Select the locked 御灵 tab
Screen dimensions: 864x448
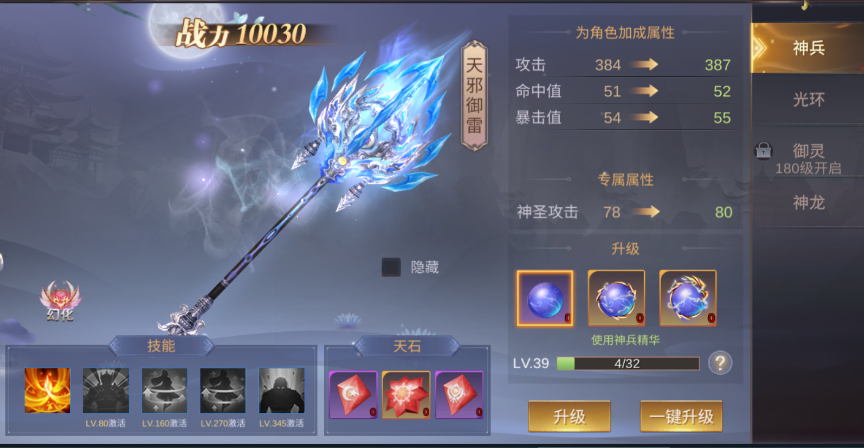point(808,154)
